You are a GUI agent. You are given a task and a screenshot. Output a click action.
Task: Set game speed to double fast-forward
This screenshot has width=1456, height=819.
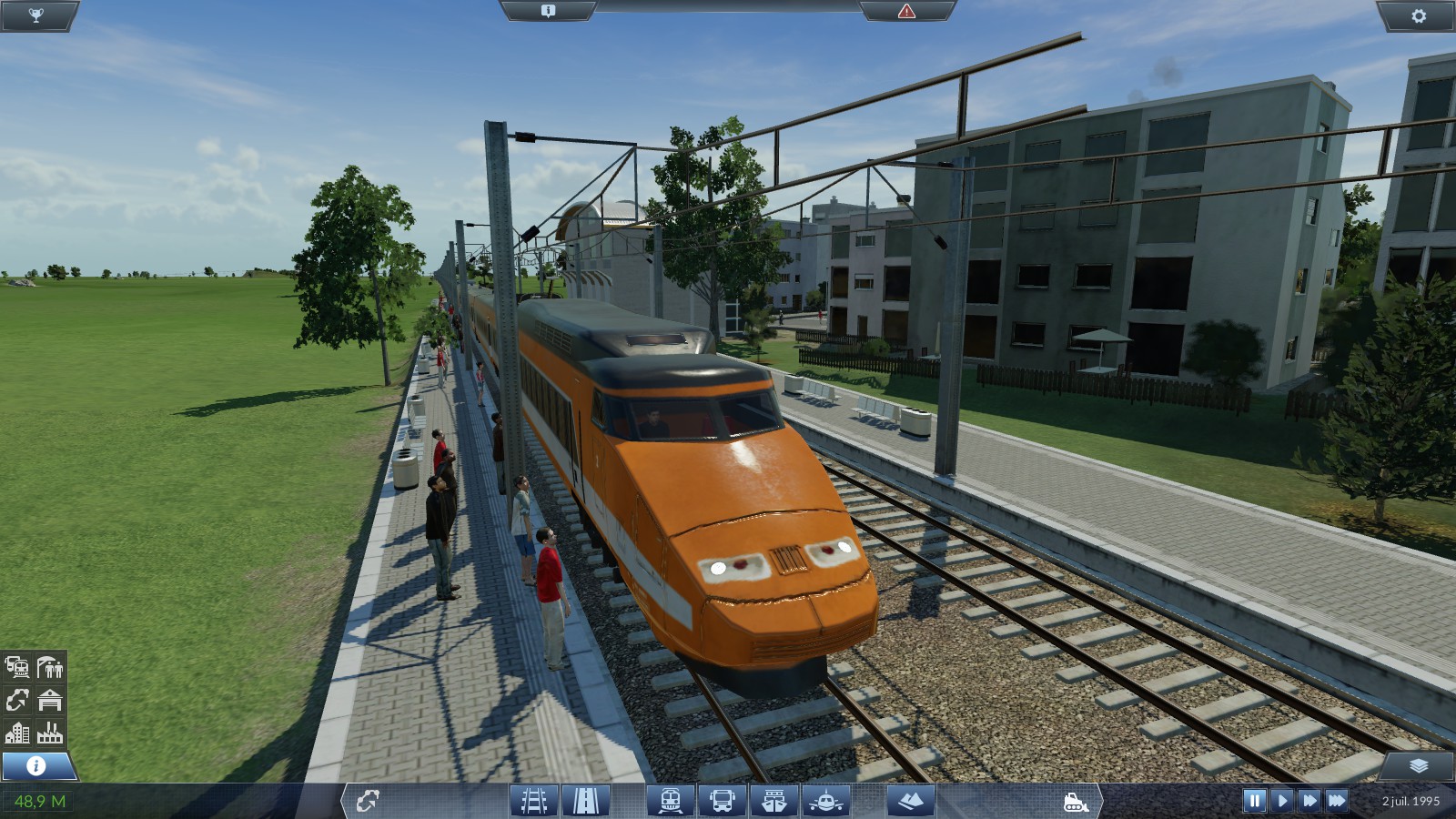pos(1309,801)
